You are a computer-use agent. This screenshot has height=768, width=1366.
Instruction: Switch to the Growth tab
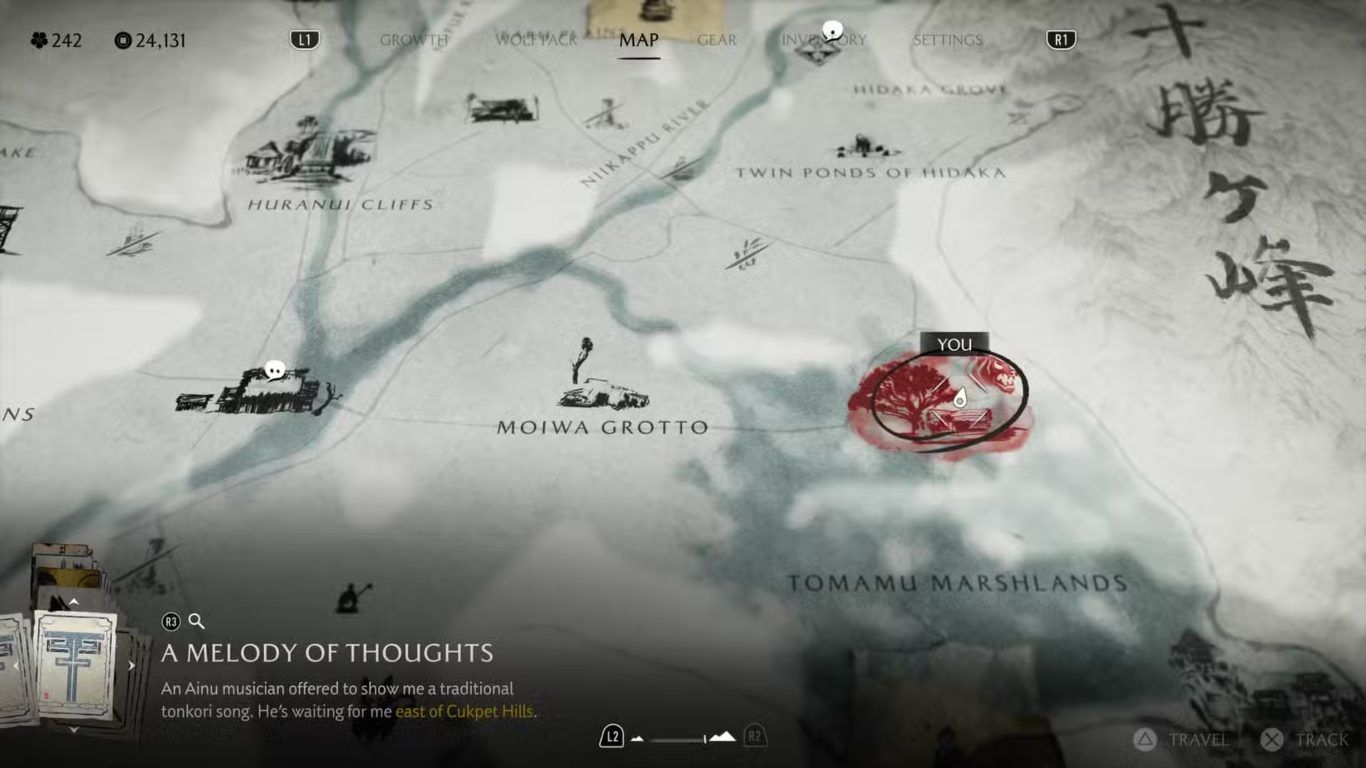point(414,40)
